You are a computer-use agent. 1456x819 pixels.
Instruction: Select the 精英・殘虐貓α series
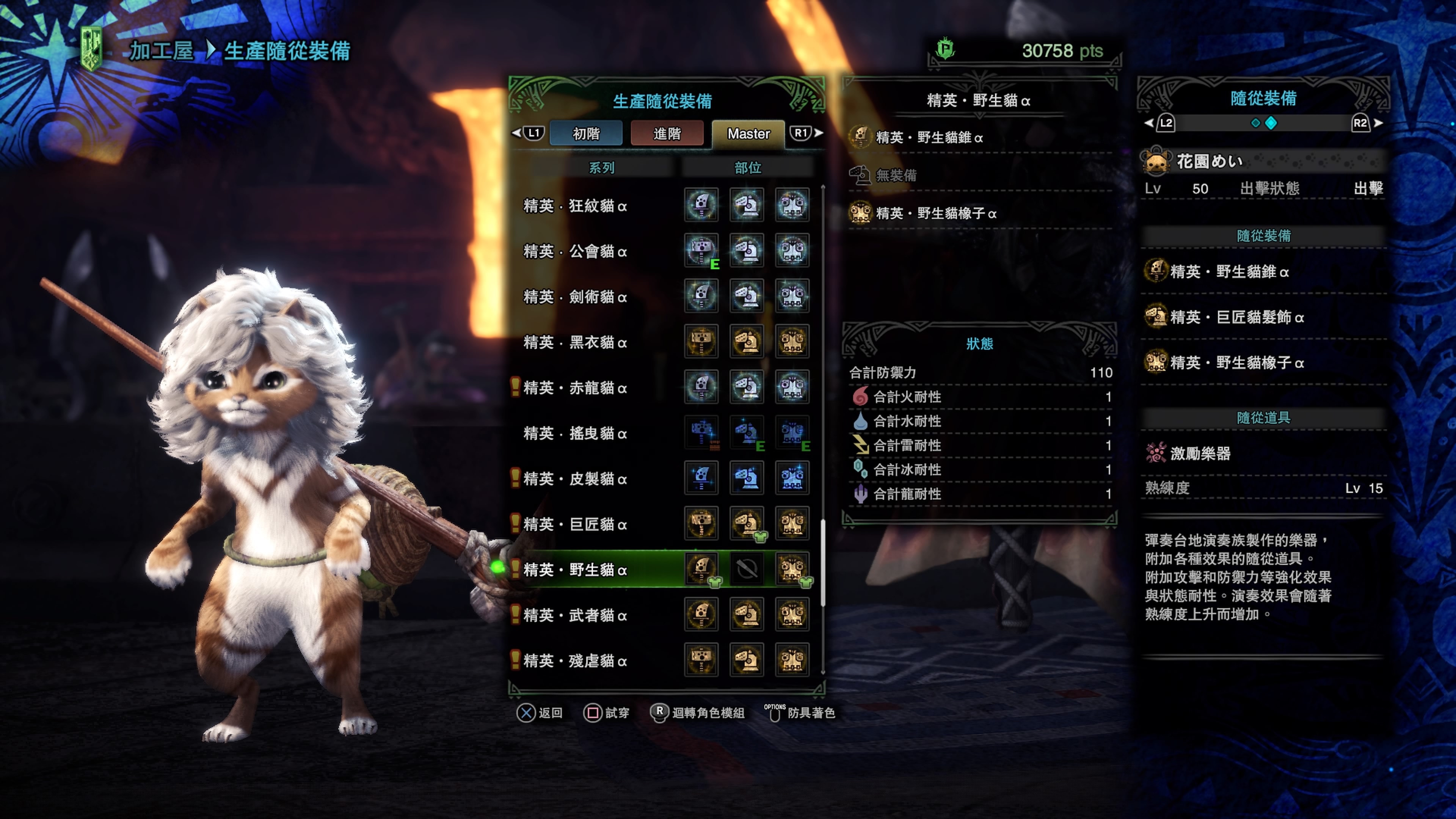(575, 661)
